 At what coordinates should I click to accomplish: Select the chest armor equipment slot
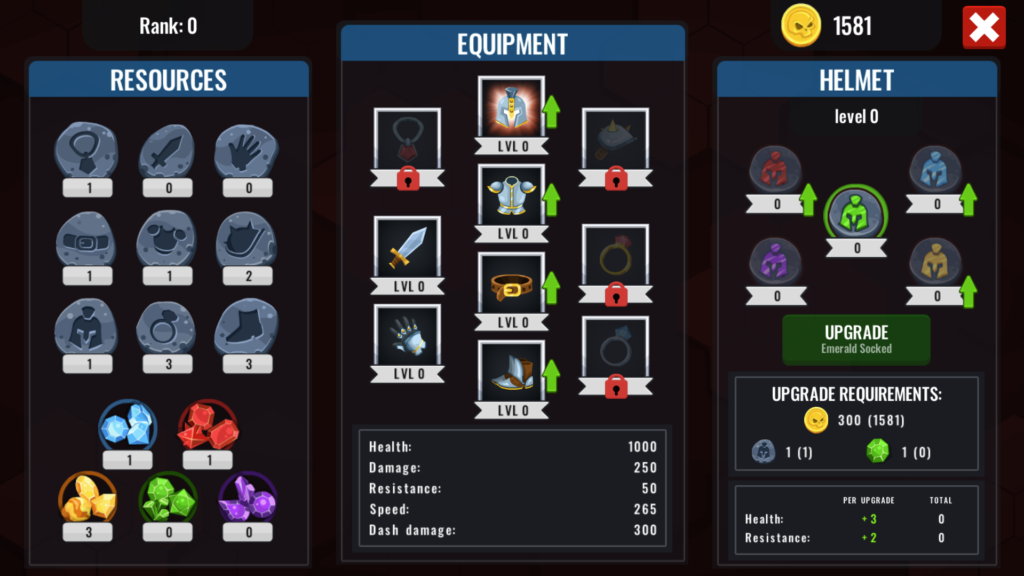(510, 195)
